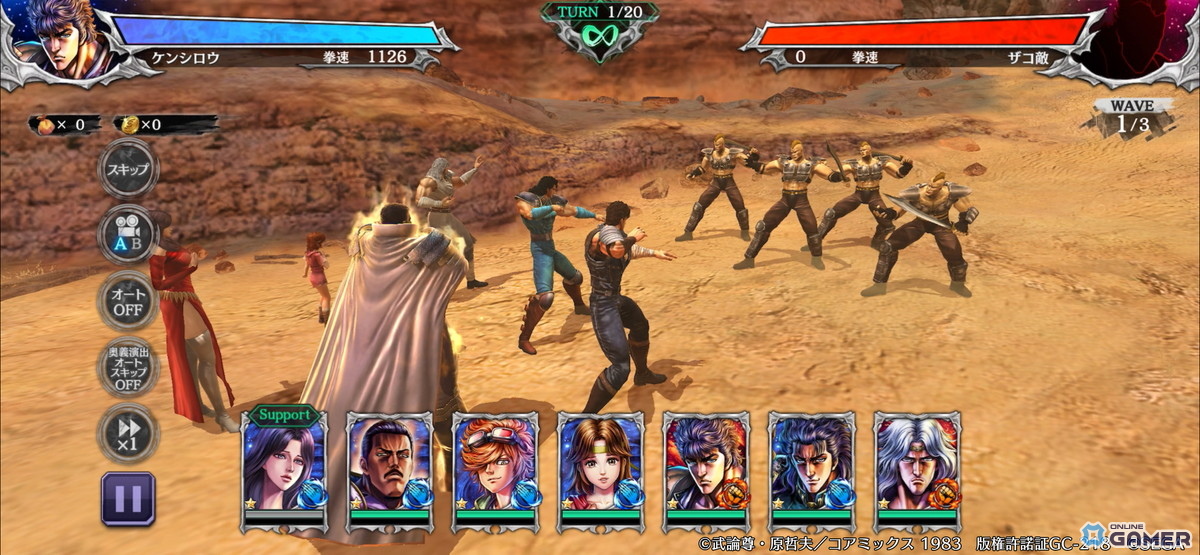Image resolution: width=1200 pixels, height=555 pixels.
Task: Toggle the オート OFF auto-battle button
Action: pyautogui.click(x=127, y=301)
